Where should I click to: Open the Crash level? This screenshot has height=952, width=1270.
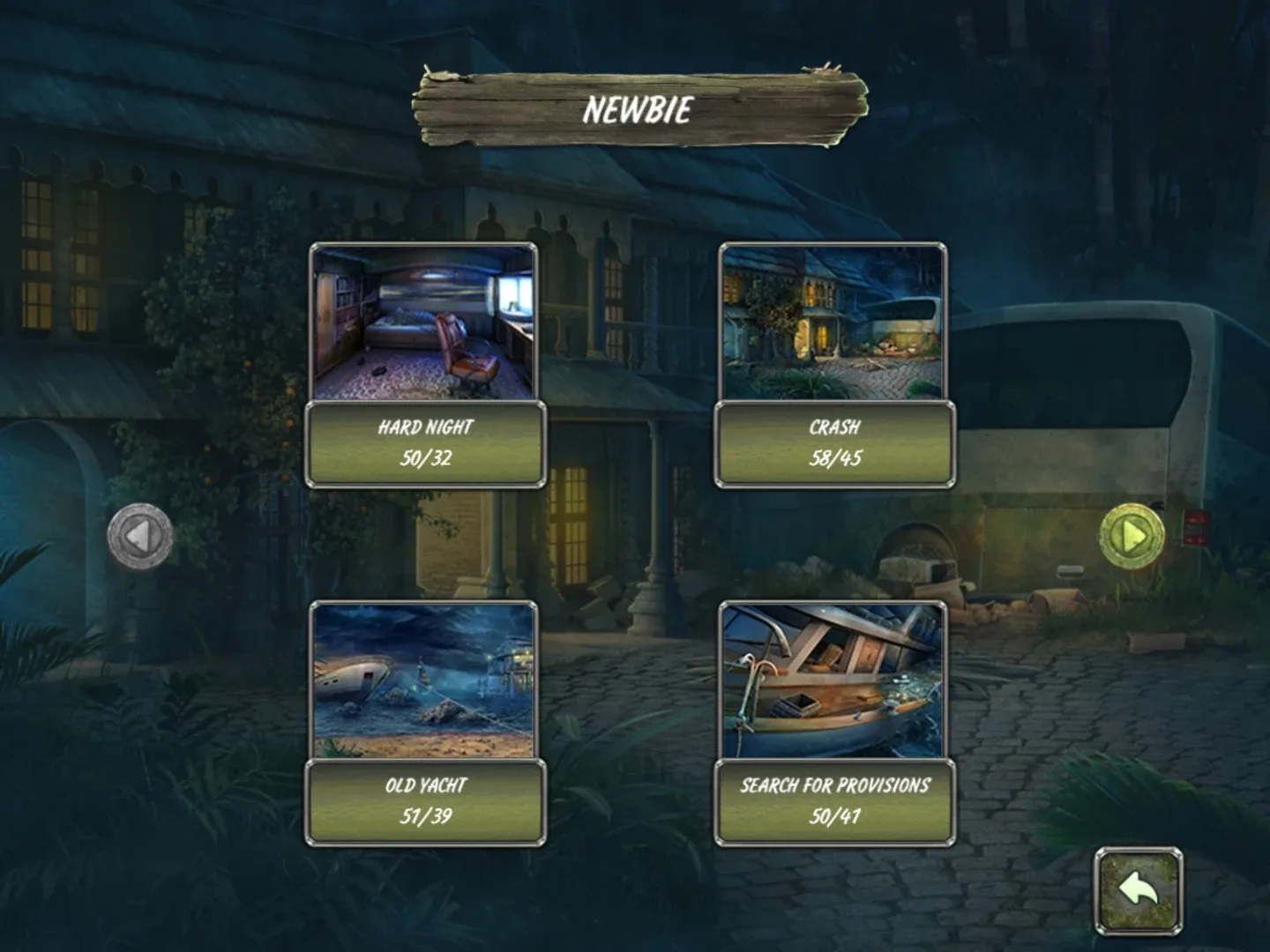(834, 365)
